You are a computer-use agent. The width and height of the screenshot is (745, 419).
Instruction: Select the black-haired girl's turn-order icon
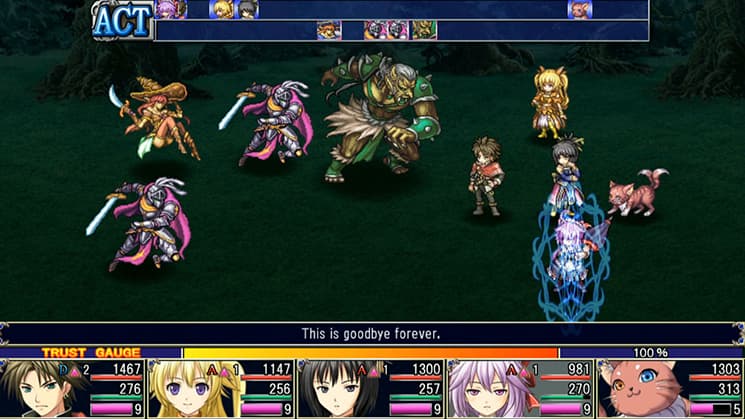(247, 10)
